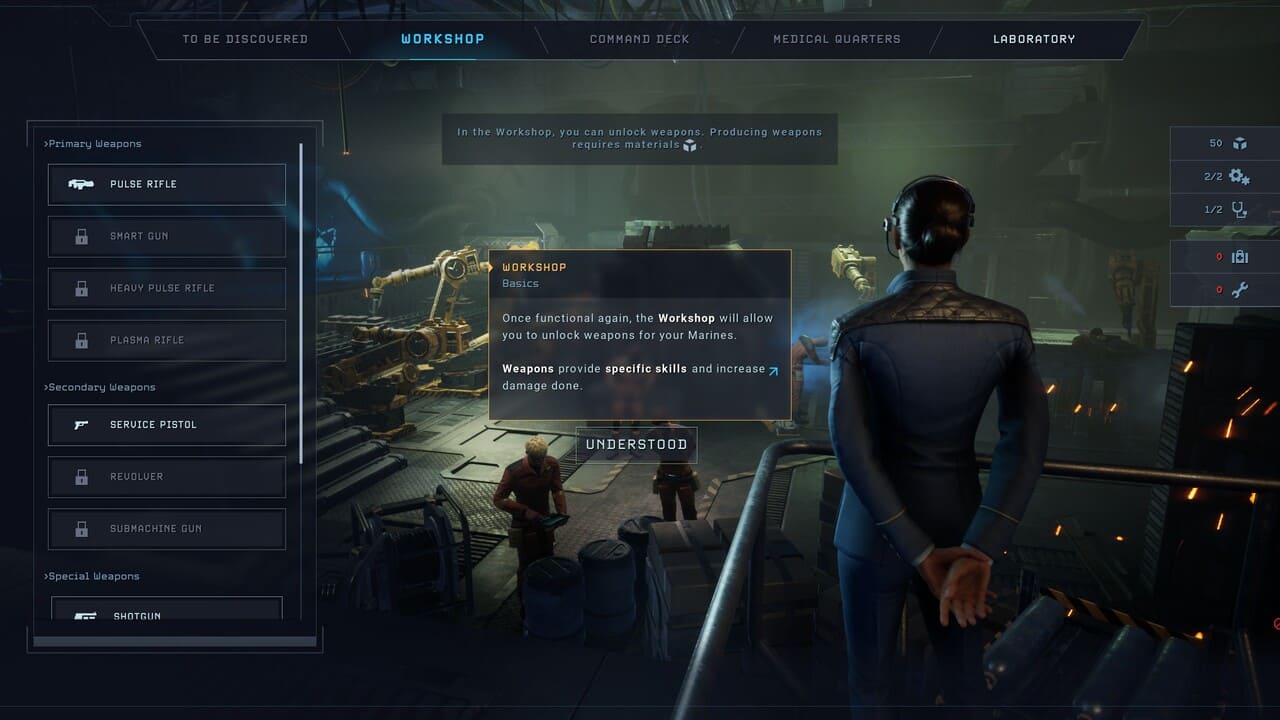Switch to the Workshop tab

point(442,40)
